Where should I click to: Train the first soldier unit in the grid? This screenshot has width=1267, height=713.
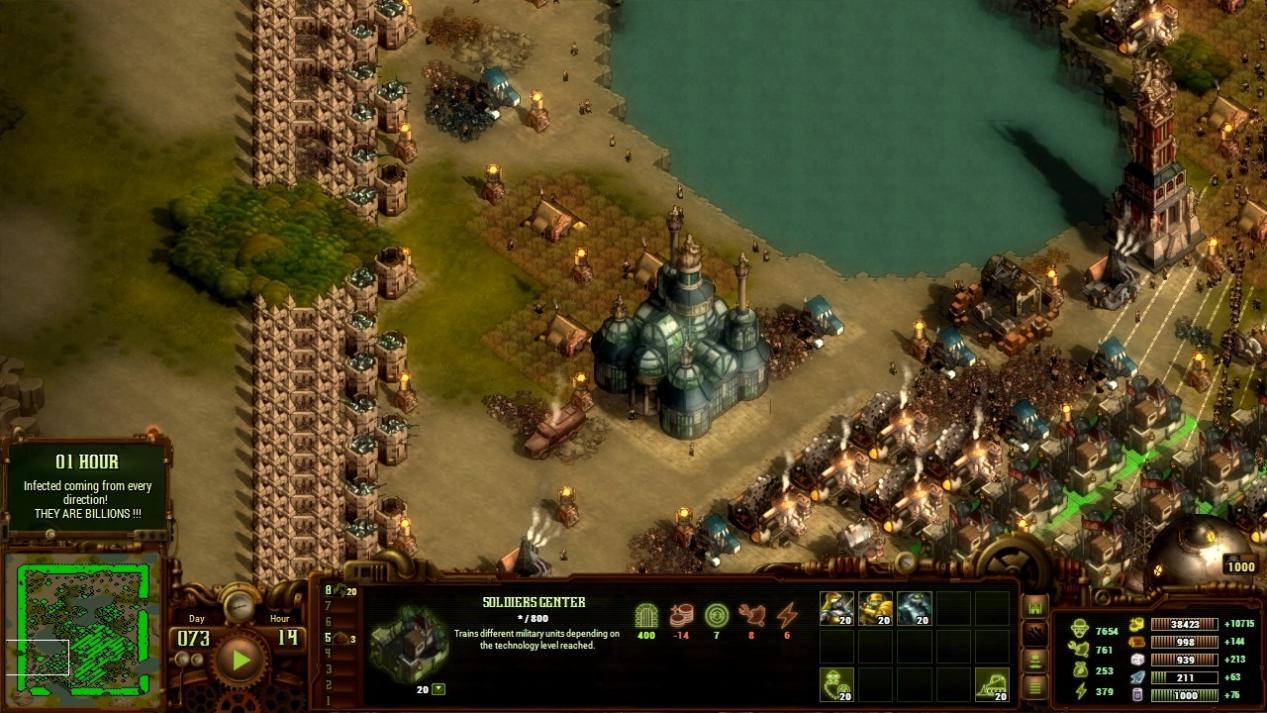pos(836,608)
